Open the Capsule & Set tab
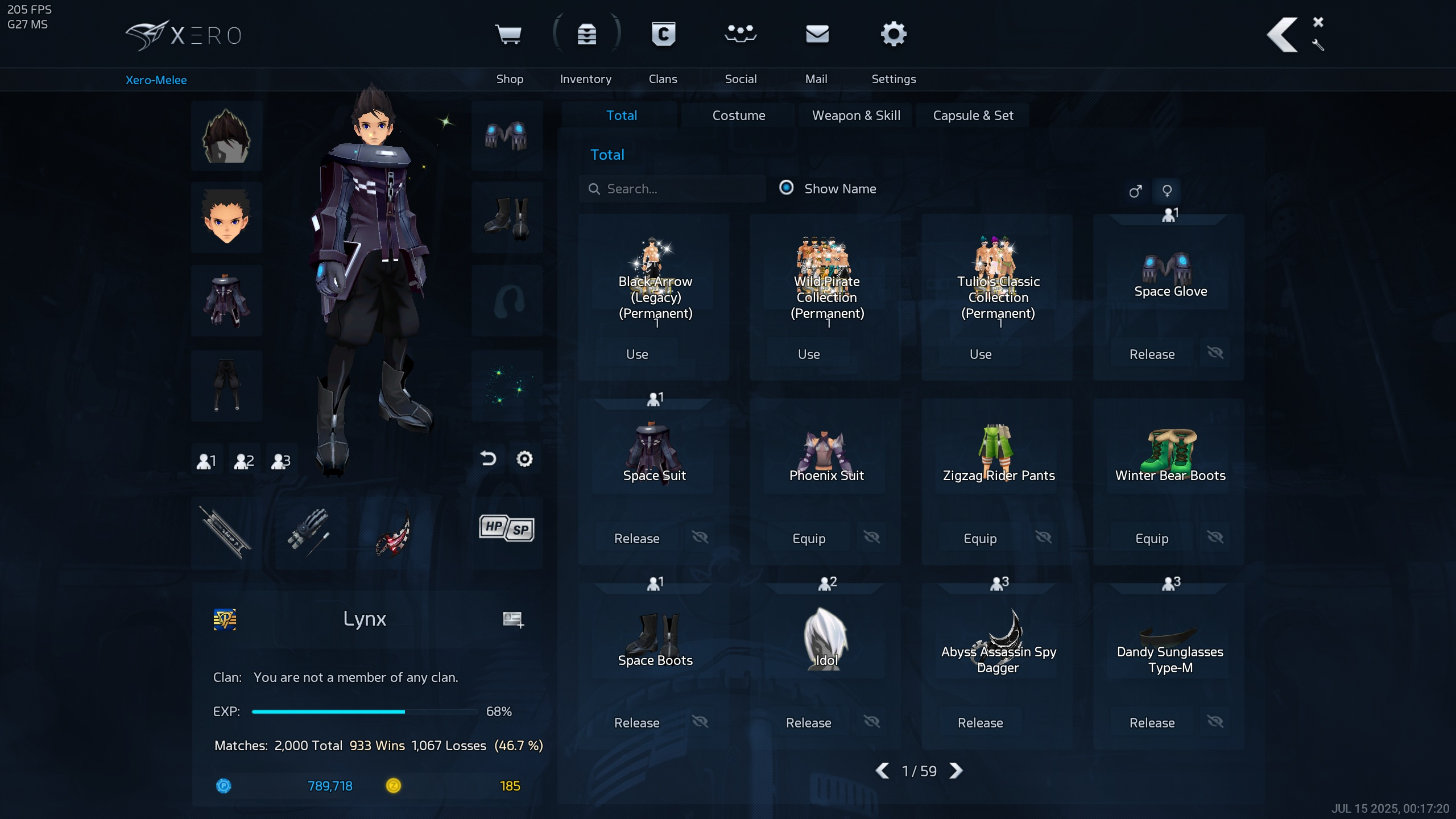 973,115
